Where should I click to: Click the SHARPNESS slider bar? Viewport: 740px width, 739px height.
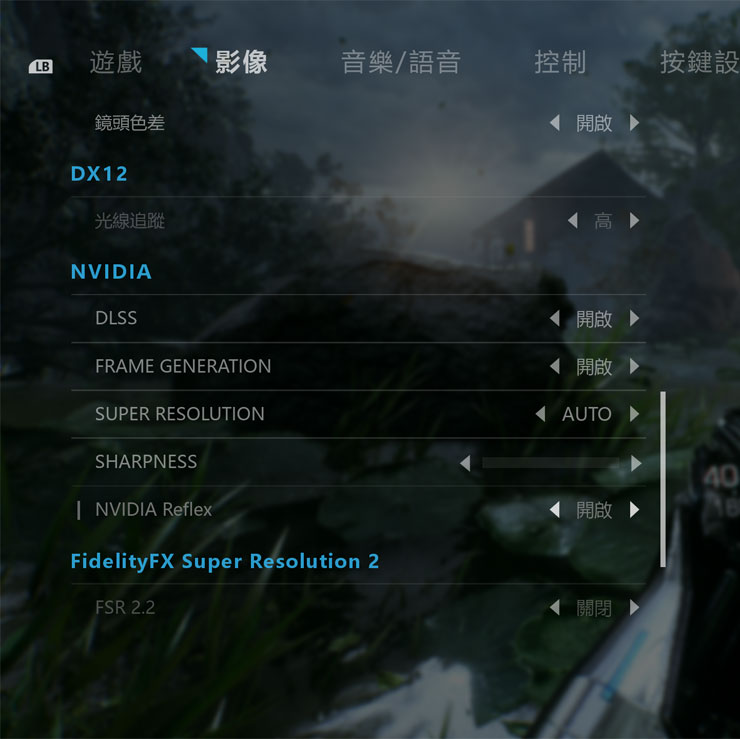pyautogui.click(x=550, y=463)
